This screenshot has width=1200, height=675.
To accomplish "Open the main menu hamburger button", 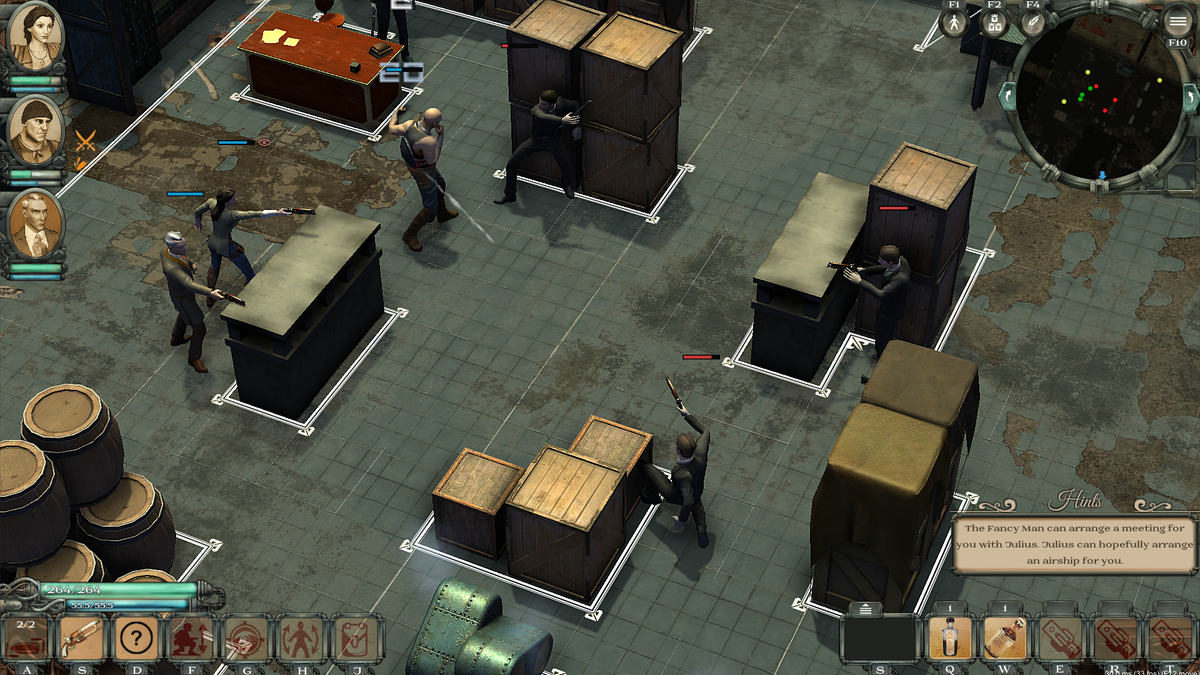I will tap(1177, 22).
